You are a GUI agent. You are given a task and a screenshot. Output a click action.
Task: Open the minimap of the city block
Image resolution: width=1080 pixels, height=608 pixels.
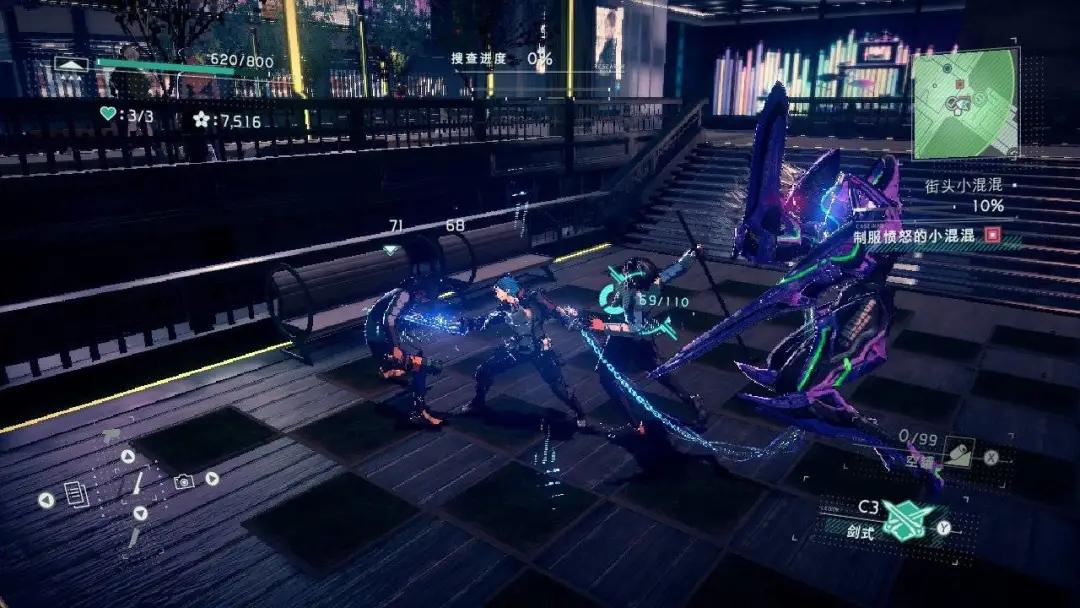(965, 103)
